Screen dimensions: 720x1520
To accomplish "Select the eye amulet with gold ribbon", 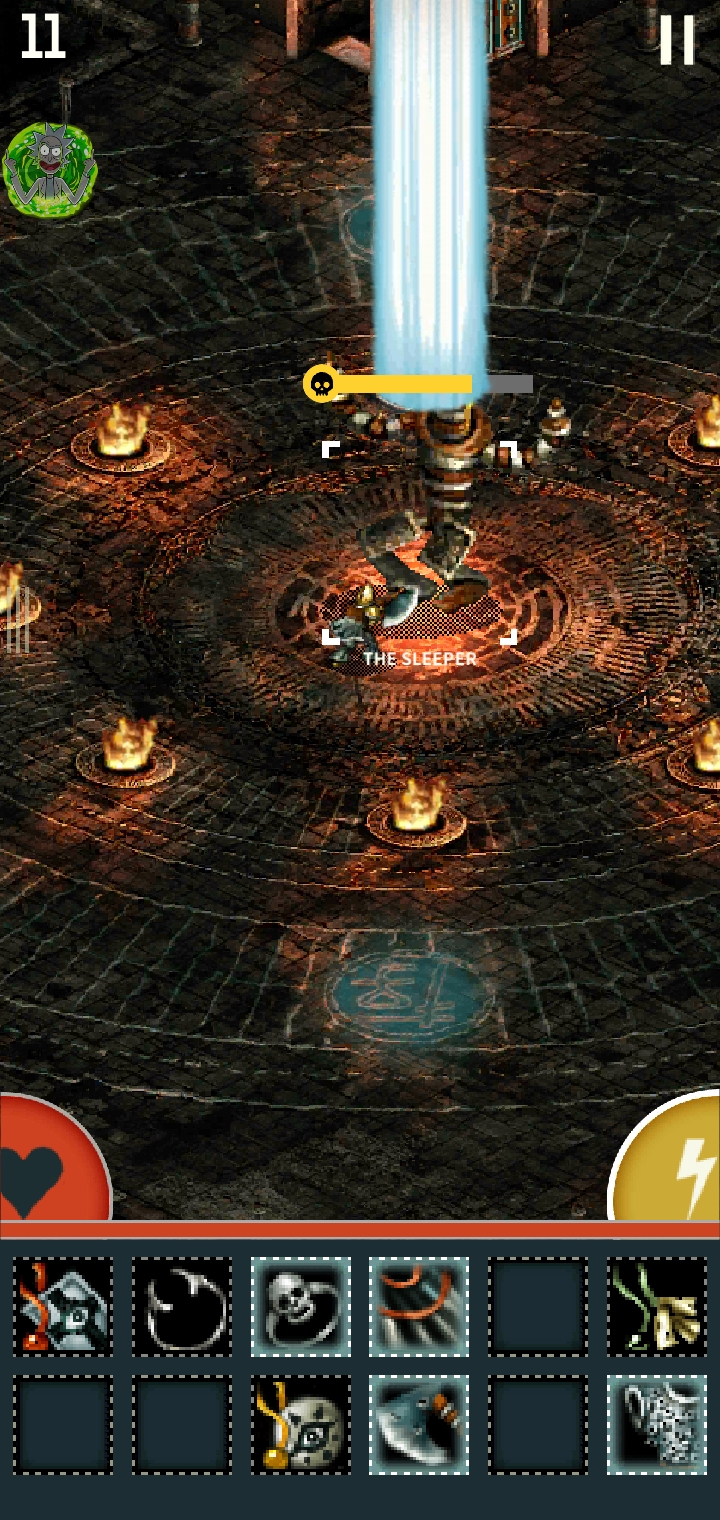I will [301, 1425].
